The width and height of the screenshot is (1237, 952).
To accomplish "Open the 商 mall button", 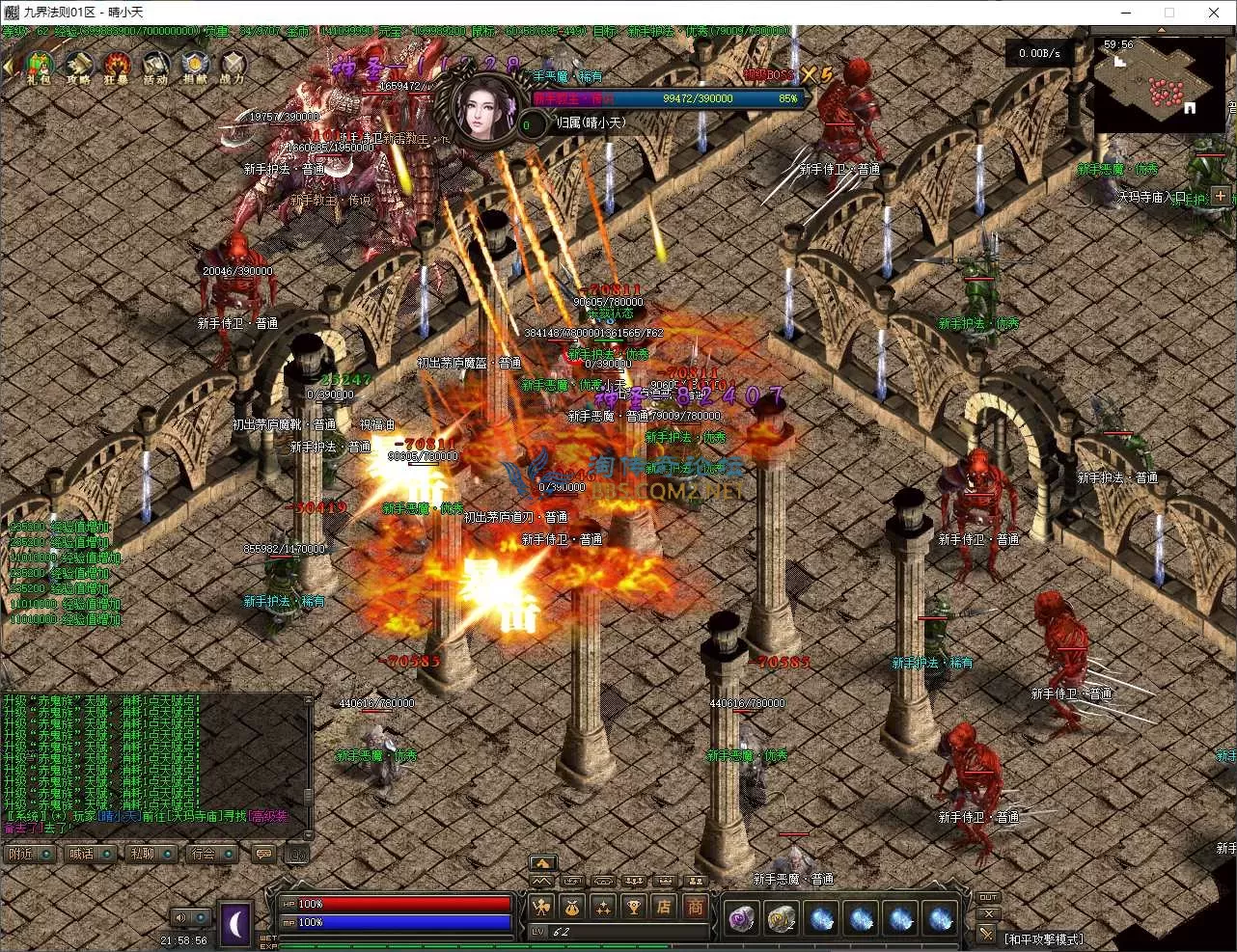I will (x=695, y=907).
